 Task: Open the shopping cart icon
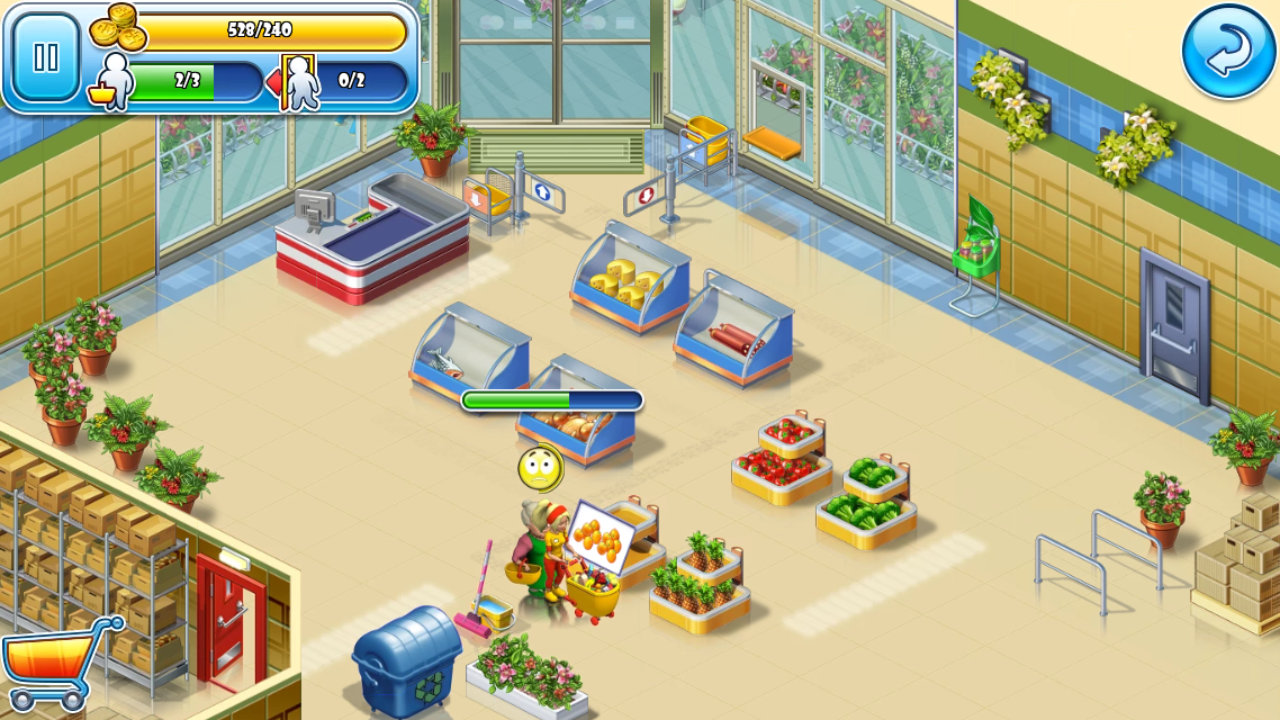(57, 664)
